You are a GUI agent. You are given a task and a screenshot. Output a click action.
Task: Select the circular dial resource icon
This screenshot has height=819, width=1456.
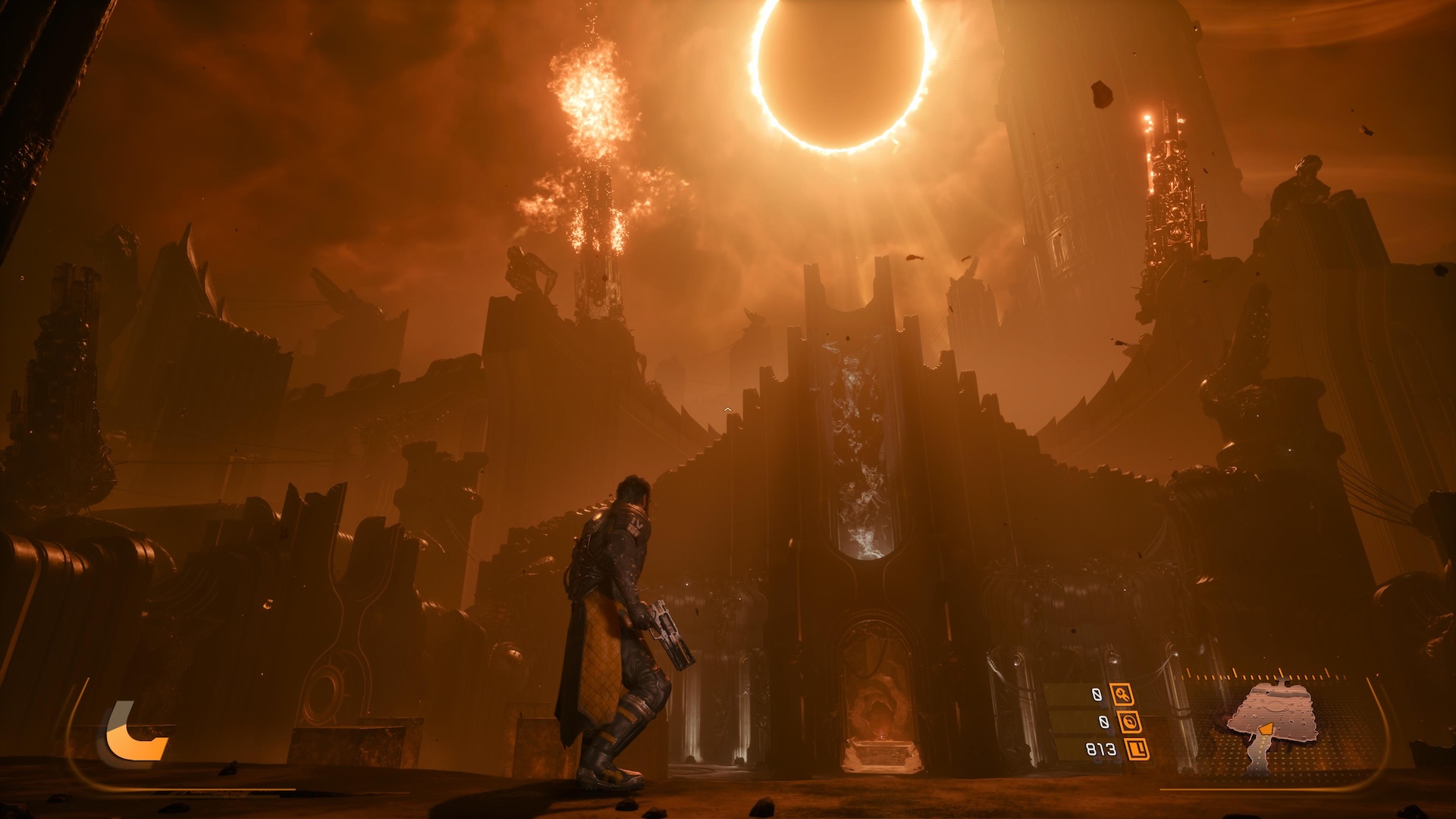(1129, 722)
